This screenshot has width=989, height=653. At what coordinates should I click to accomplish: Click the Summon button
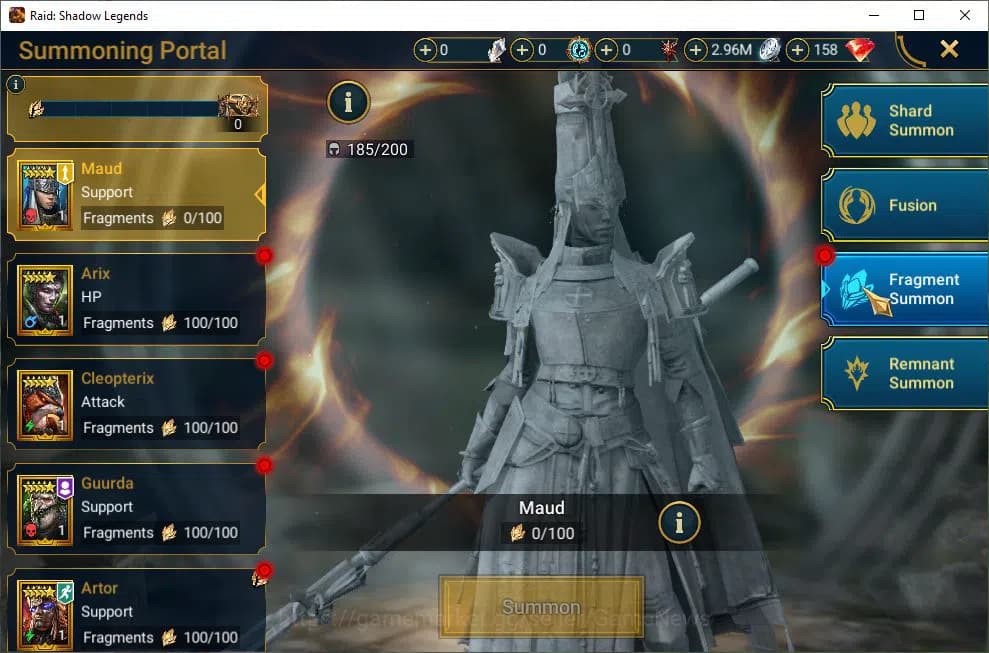541,606
